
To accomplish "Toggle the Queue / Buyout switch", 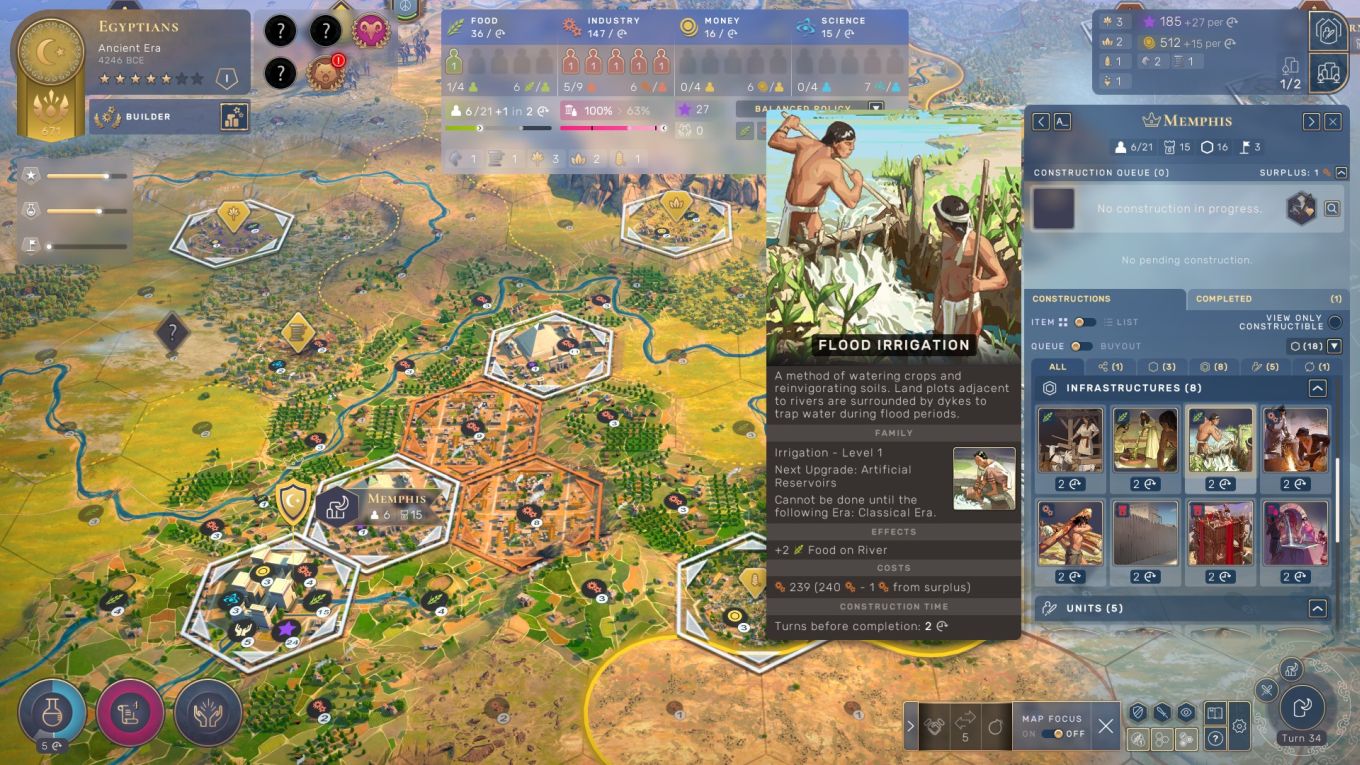I will point(1080,346).
